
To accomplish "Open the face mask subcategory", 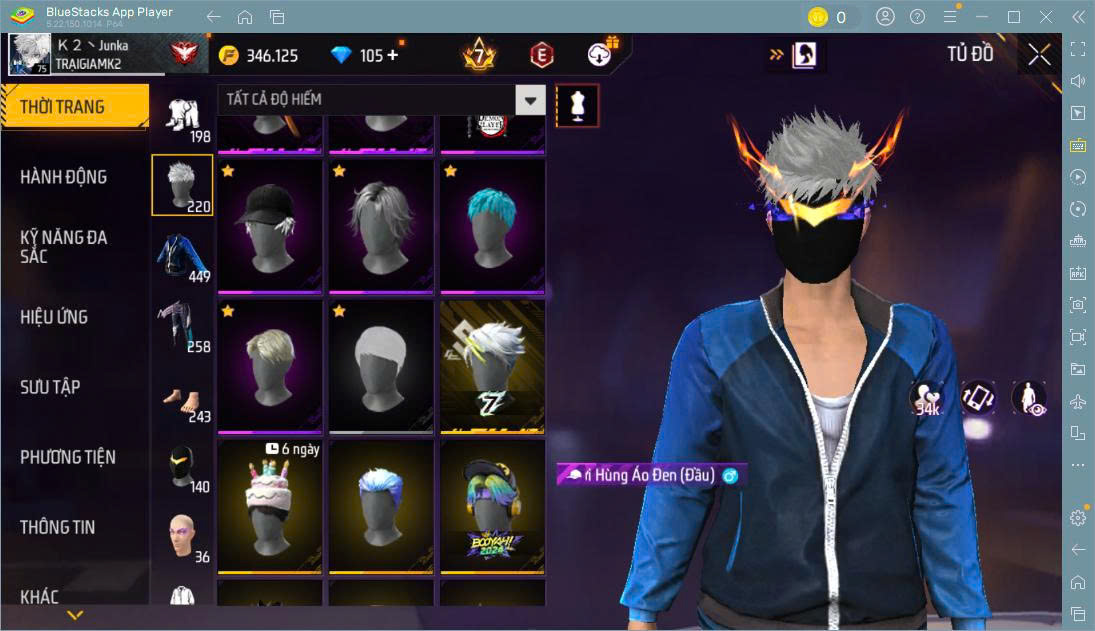I will pos(182,467).
